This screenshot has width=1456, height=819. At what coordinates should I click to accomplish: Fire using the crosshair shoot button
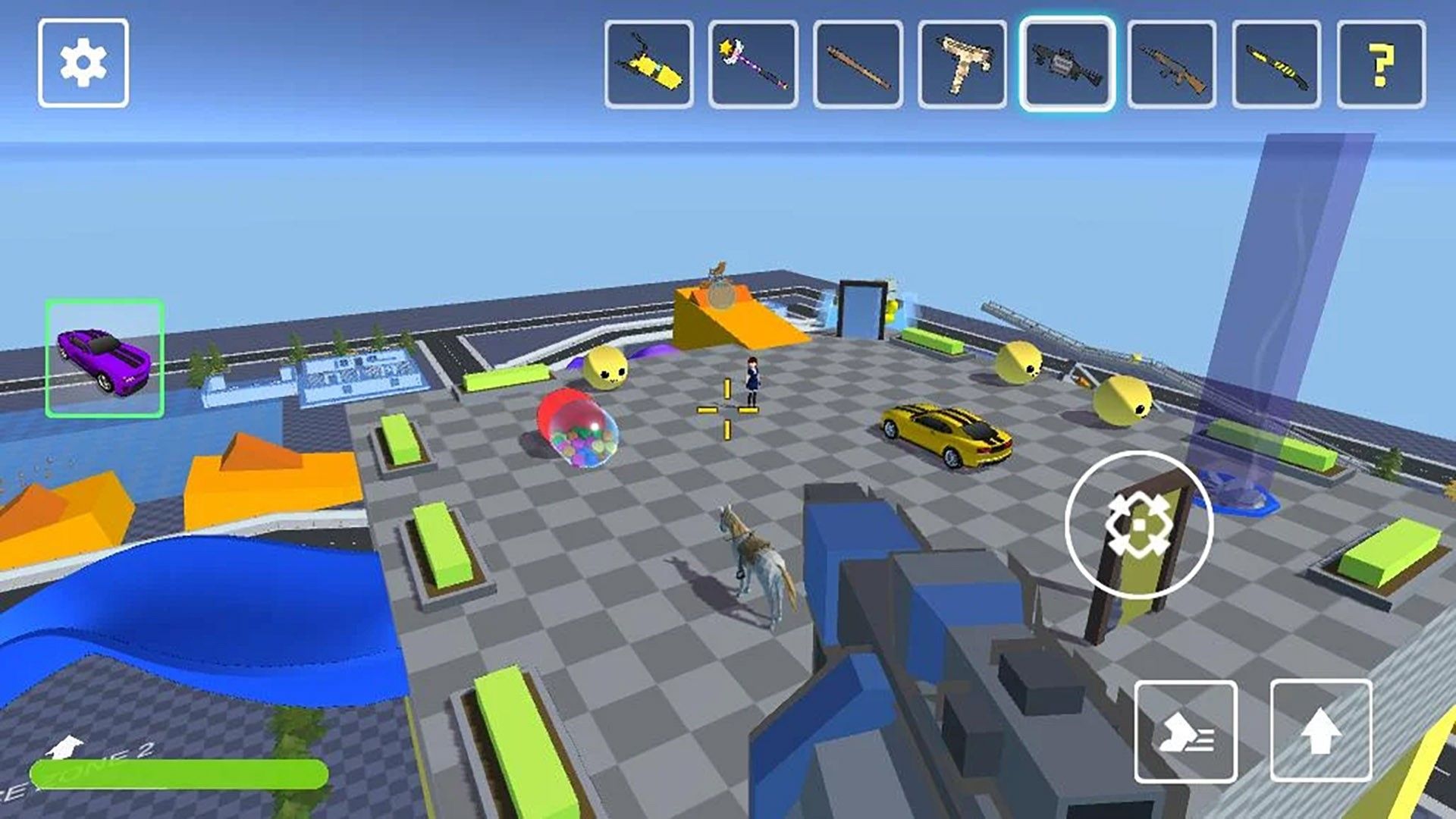(1138, 525)
